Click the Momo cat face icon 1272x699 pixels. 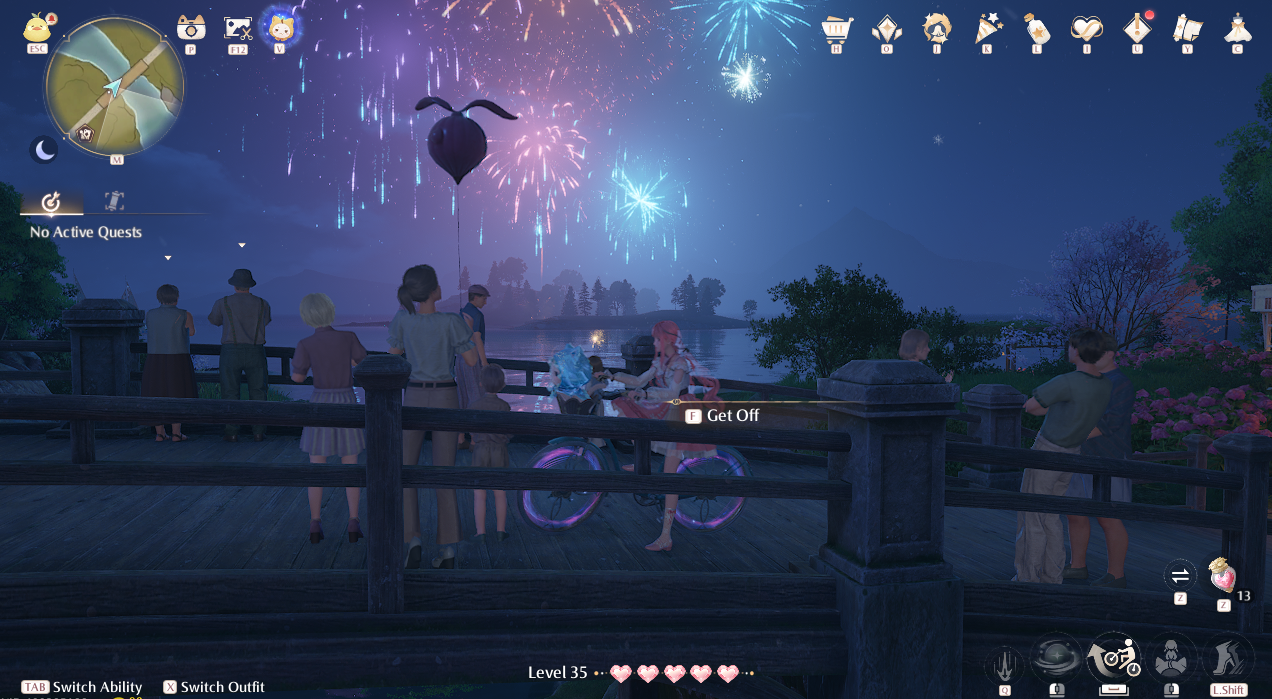(279, 25)
